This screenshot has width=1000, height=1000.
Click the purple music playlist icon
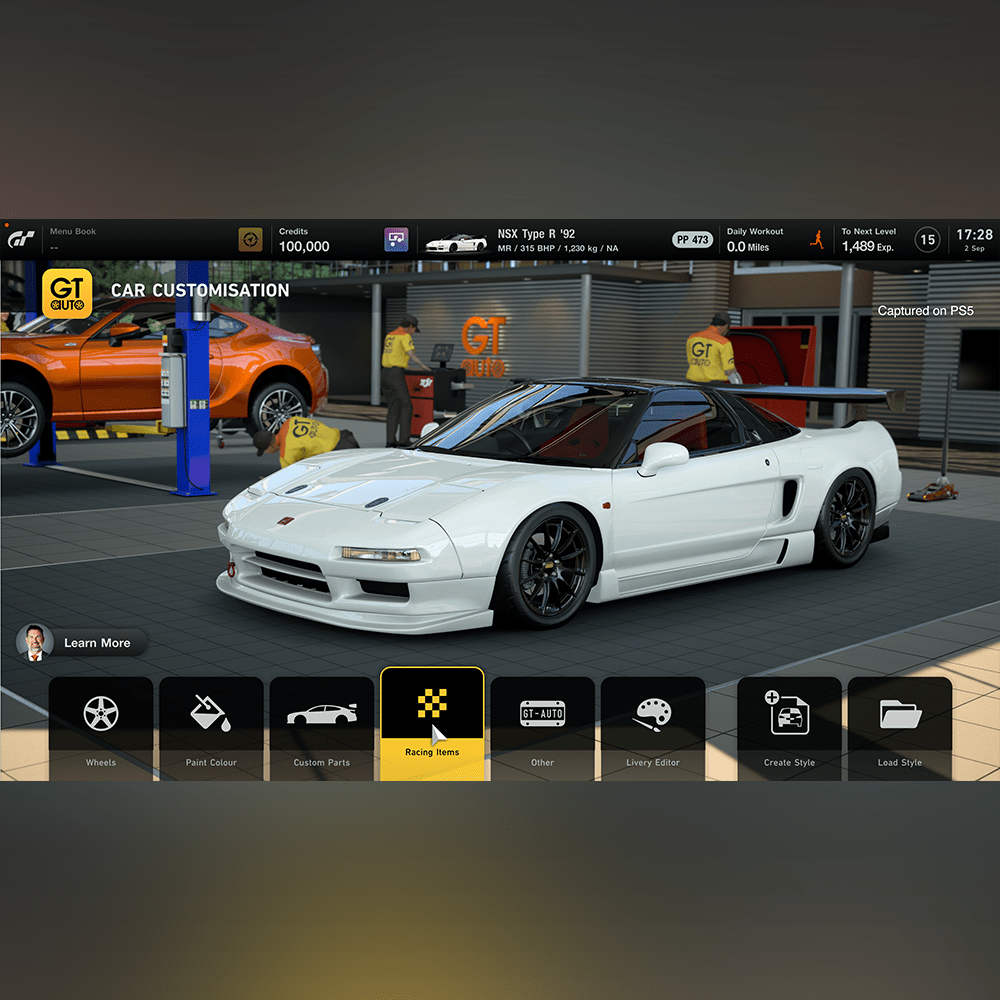(396, 240)
